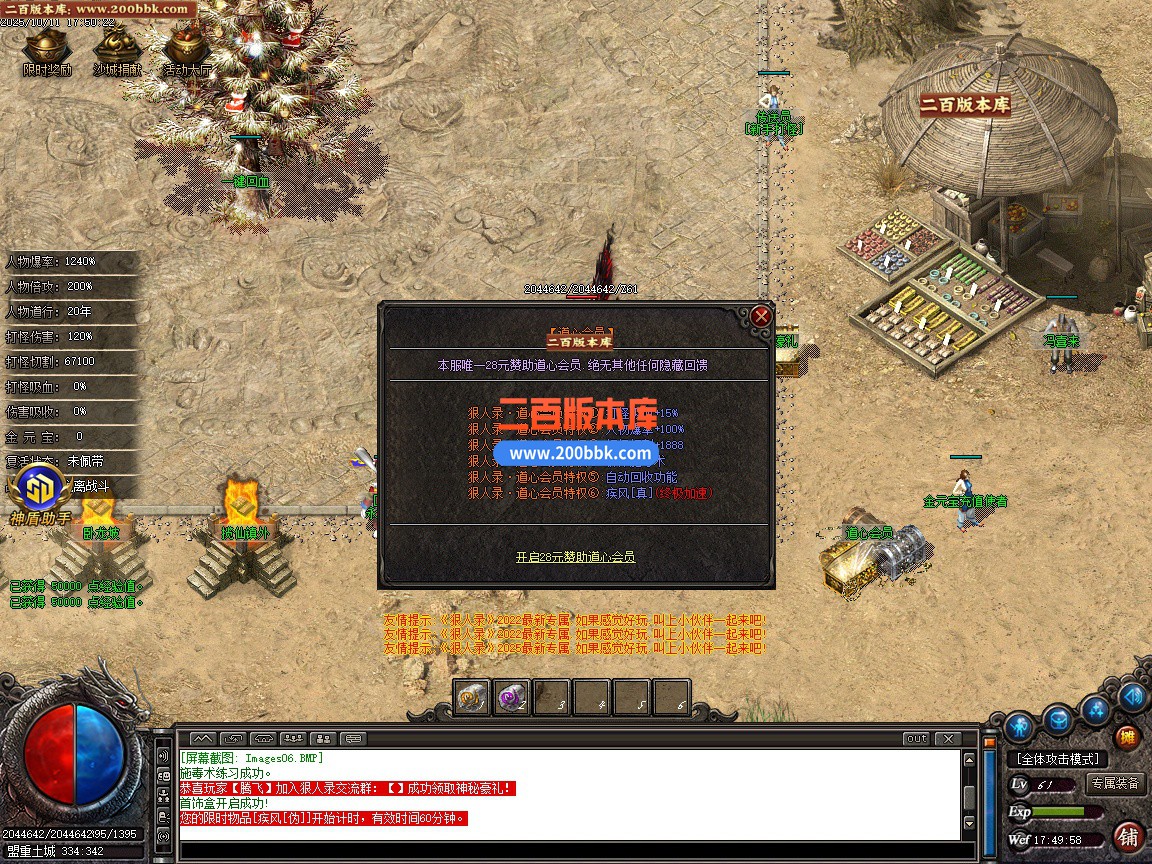Click the orange 摊 stall button
Viewport: 1152px width, 864px height.
(1127, 737)
